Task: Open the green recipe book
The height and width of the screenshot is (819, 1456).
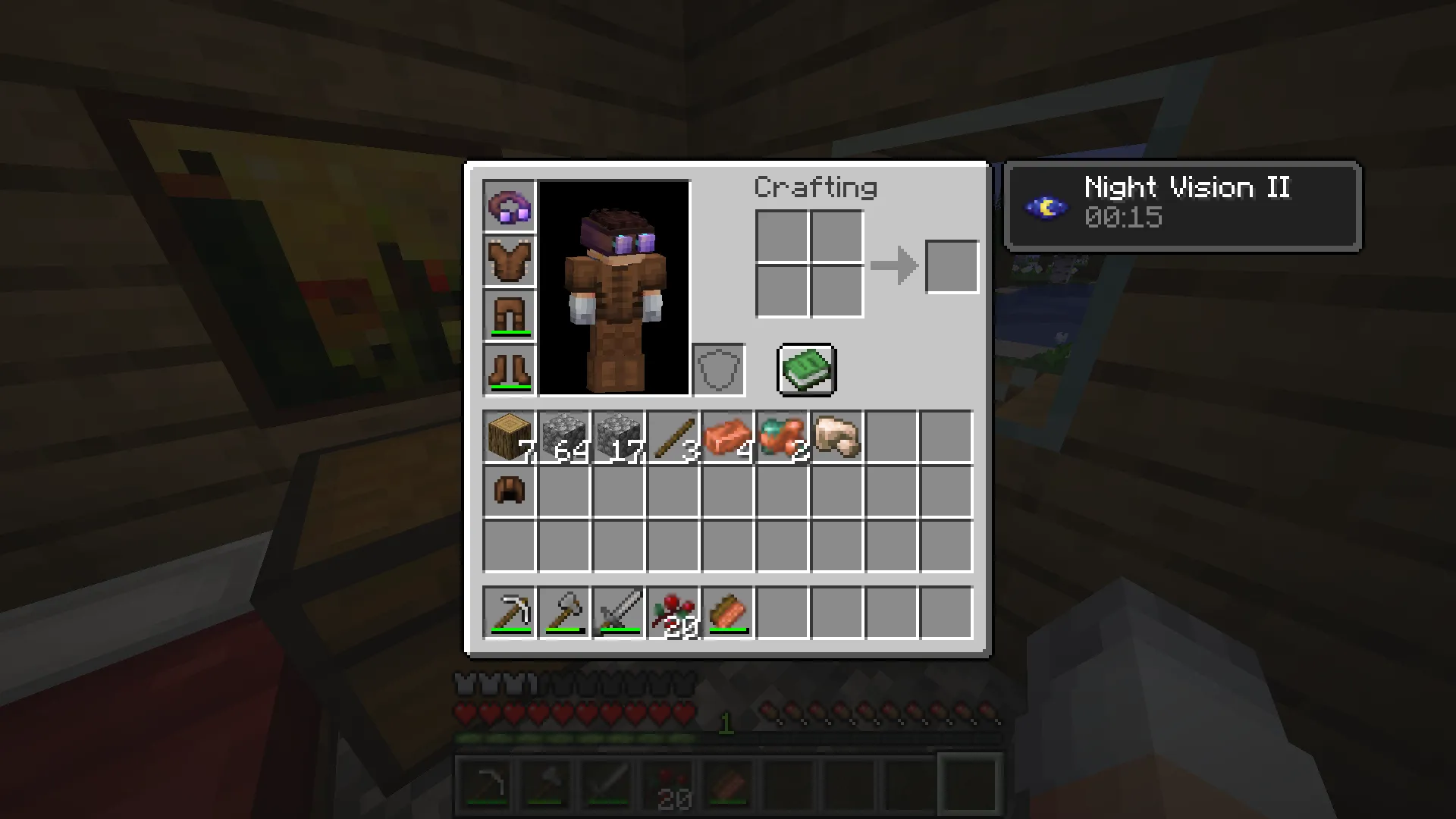Action: [x=805, y=370]
